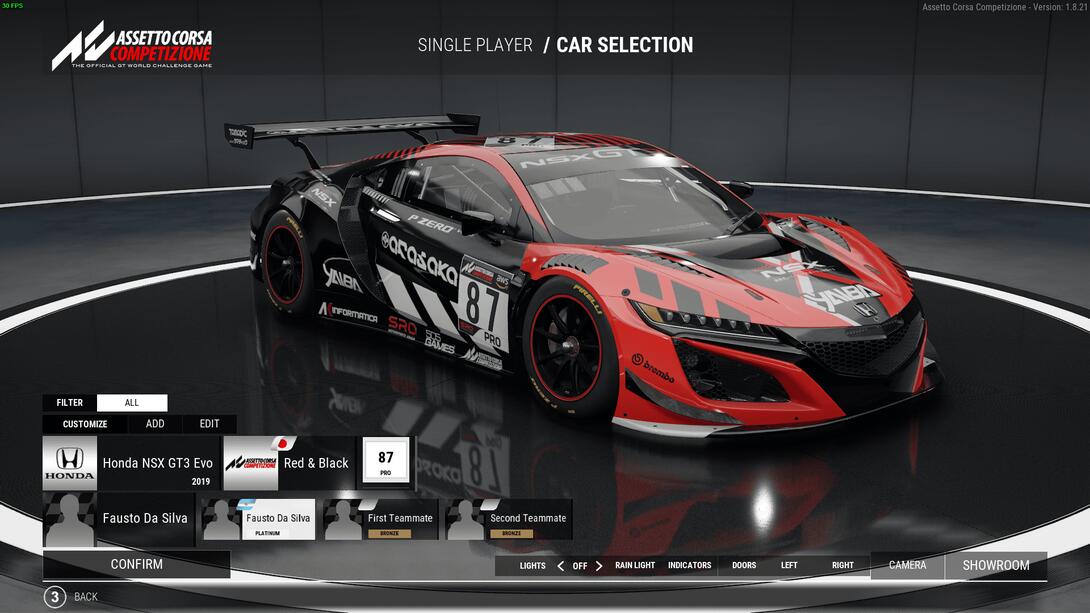This screenshot has height=613, width=1090.
Task: Open the Showroom view
Action: [x=996, y=566]
